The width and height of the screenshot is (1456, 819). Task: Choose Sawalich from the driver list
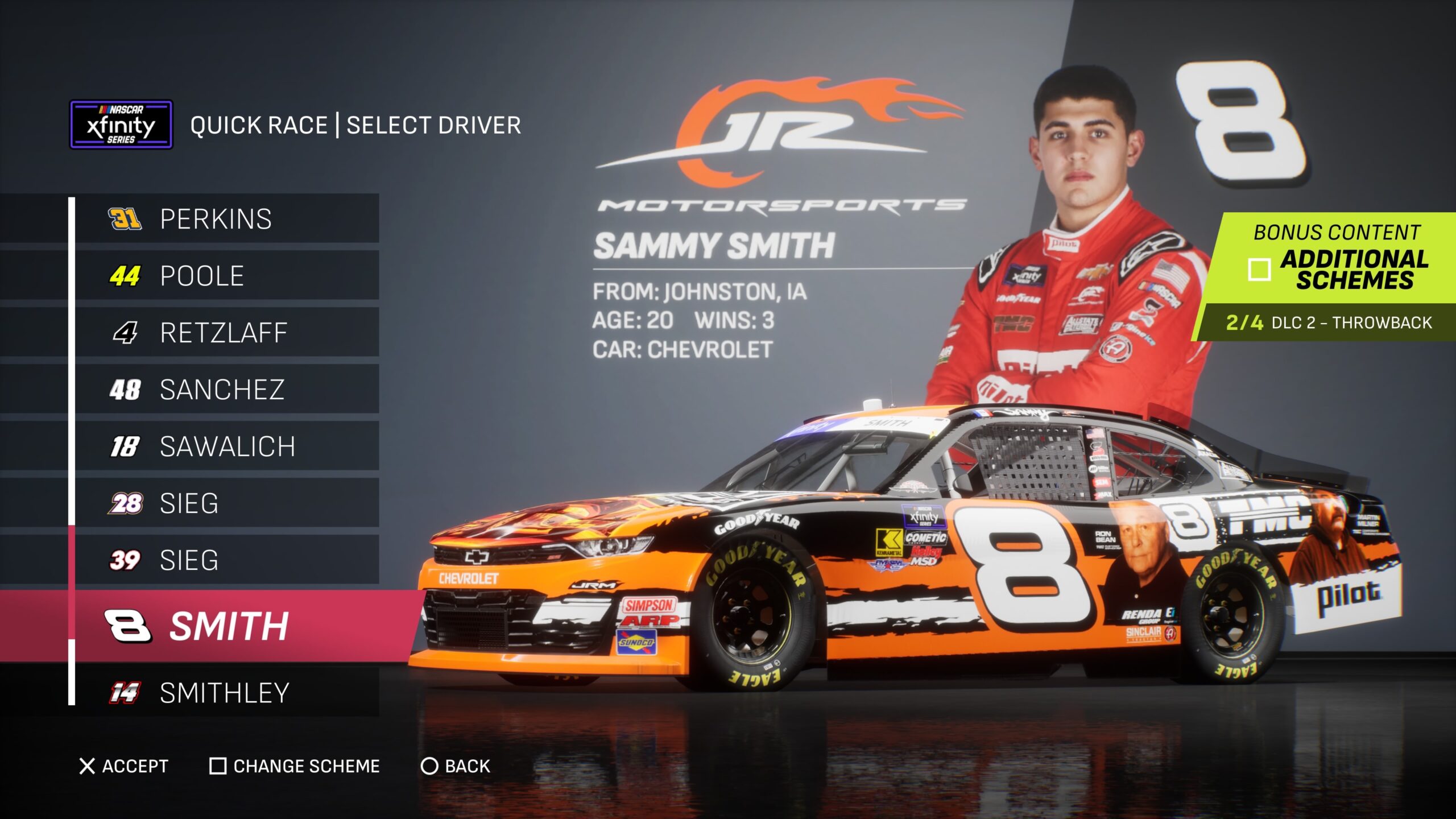click(226, 446)
